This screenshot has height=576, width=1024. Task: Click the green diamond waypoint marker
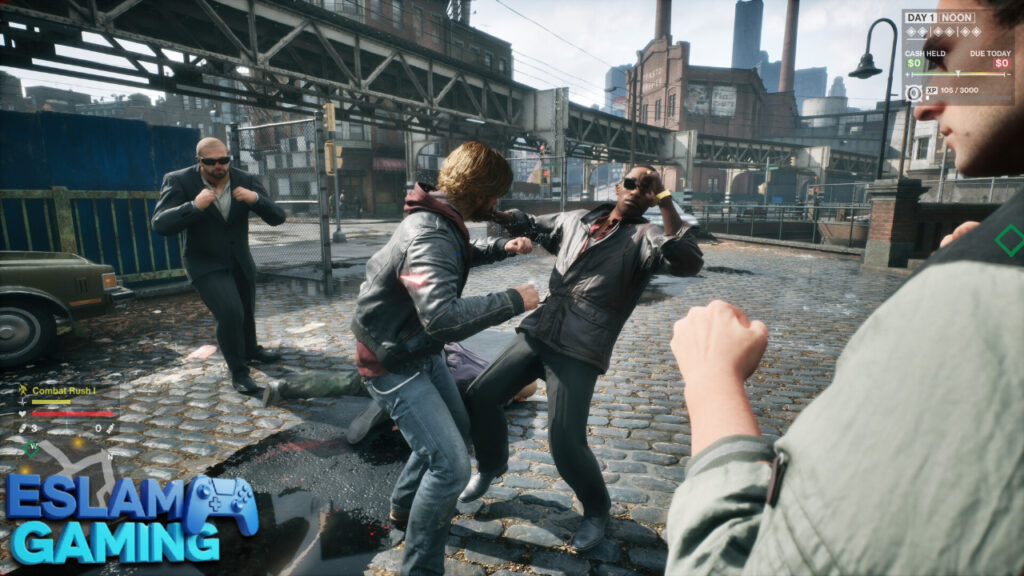pyautogui.click(x=1009, y=240)
